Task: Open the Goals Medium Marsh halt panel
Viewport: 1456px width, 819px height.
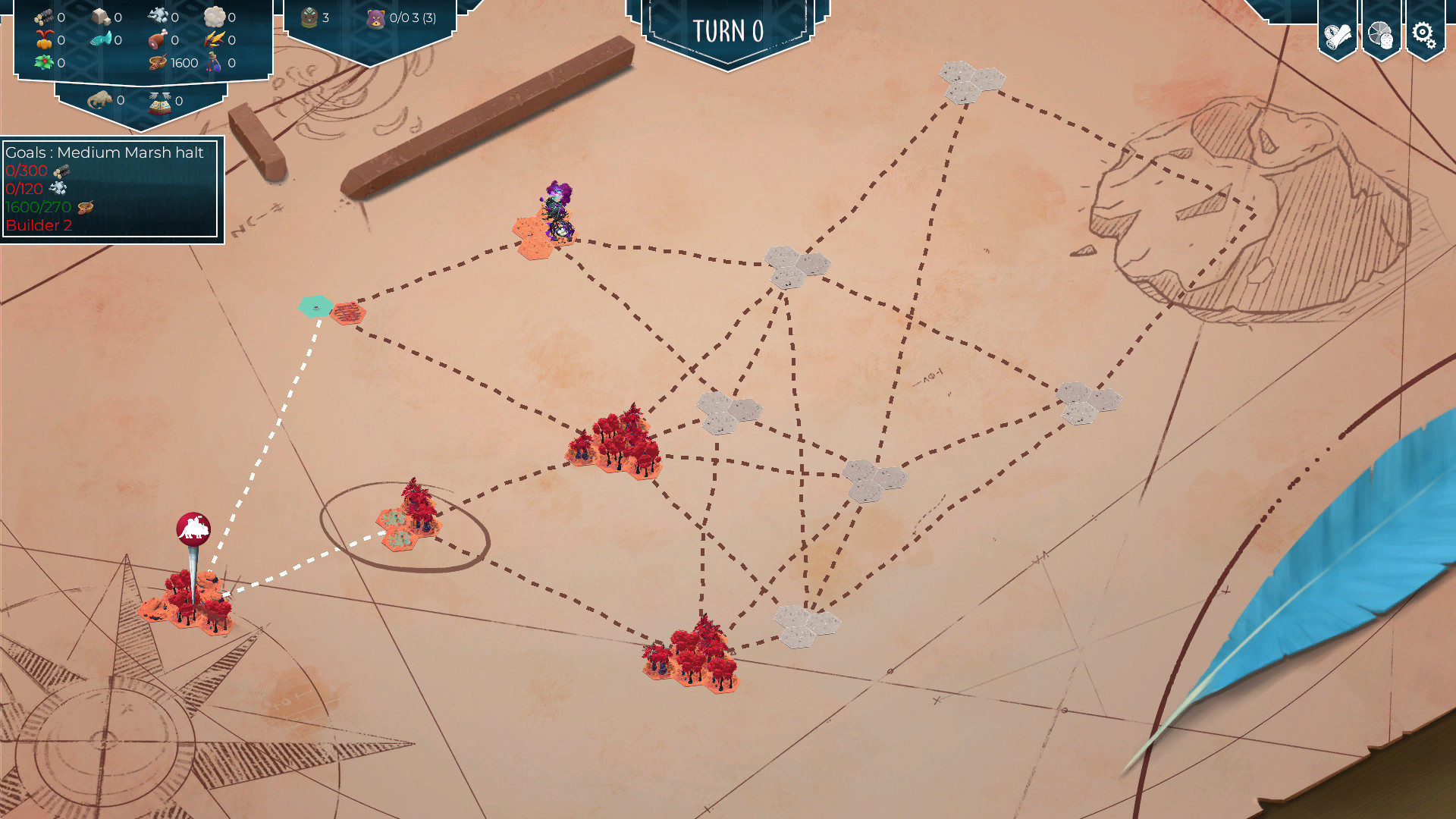Action: [x=111, y=189]
